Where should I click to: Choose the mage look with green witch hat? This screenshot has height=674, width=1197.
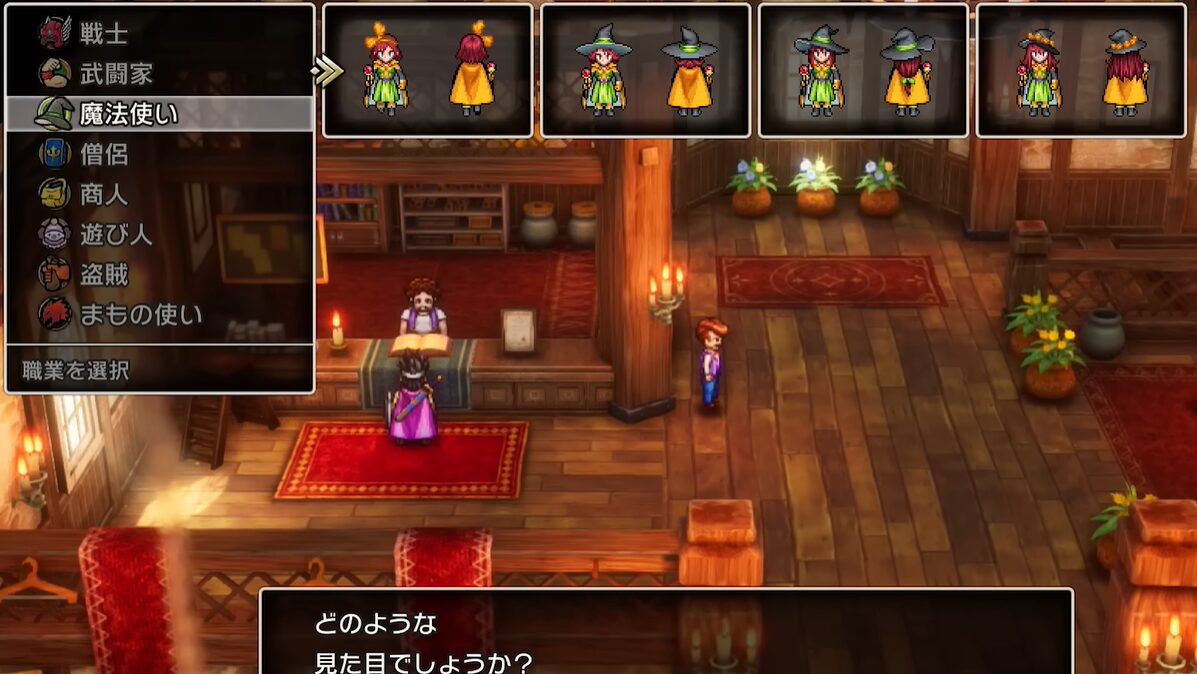[645, 70]
